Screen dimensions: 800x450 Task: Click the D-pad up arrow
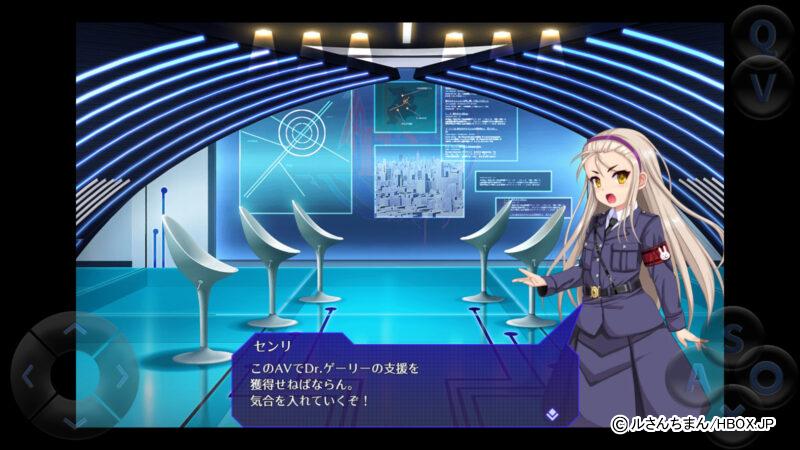[74, 328]
